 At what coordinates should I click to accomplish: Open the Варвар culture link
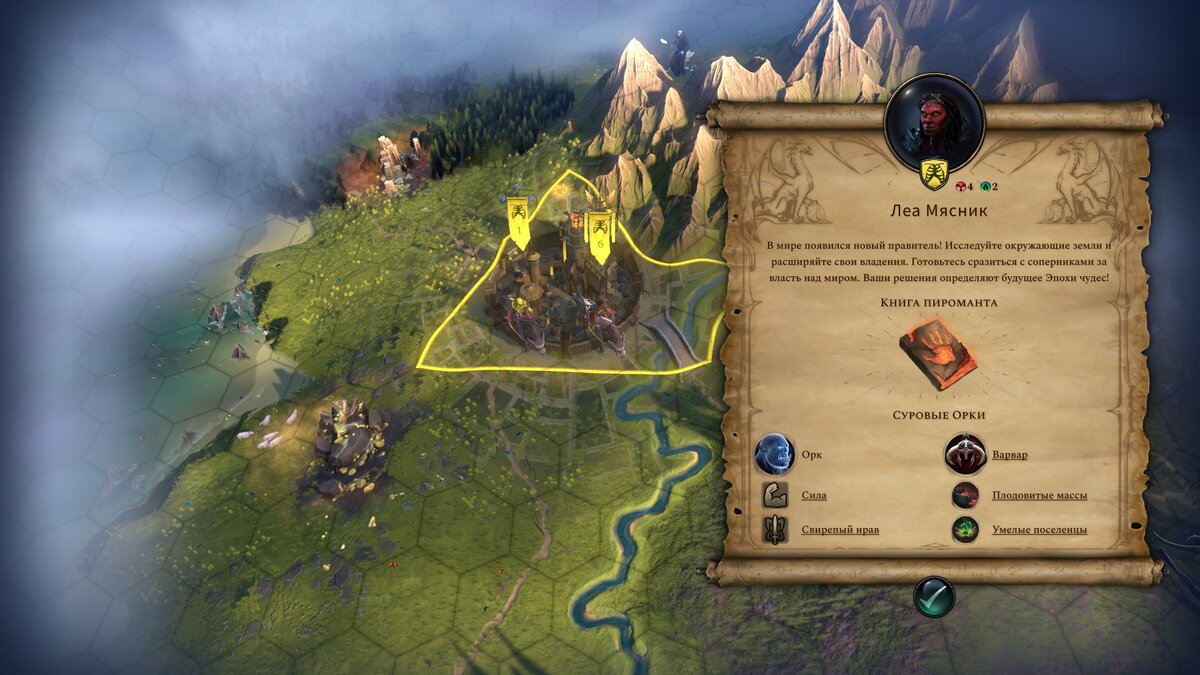click(1009, 455)
